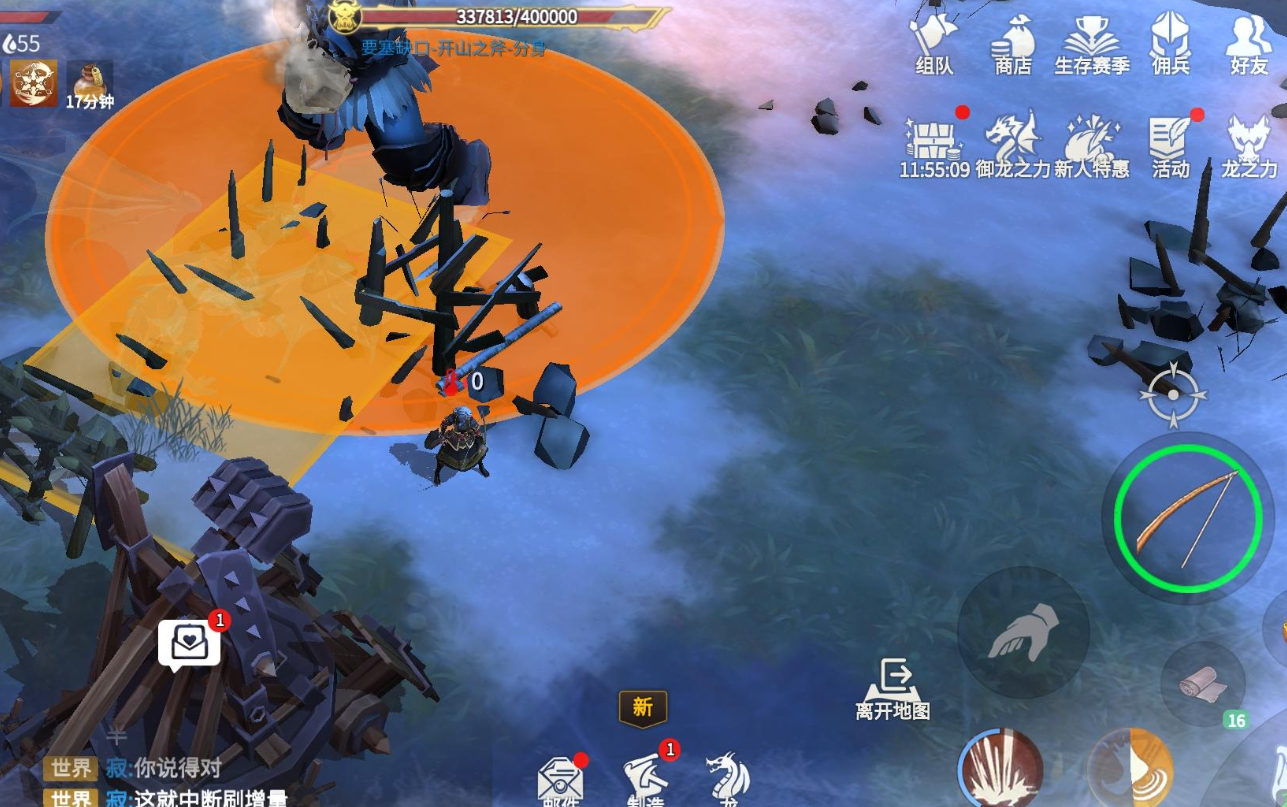
Task: Open the 制造 crafting menu
Action: point(645,780)
